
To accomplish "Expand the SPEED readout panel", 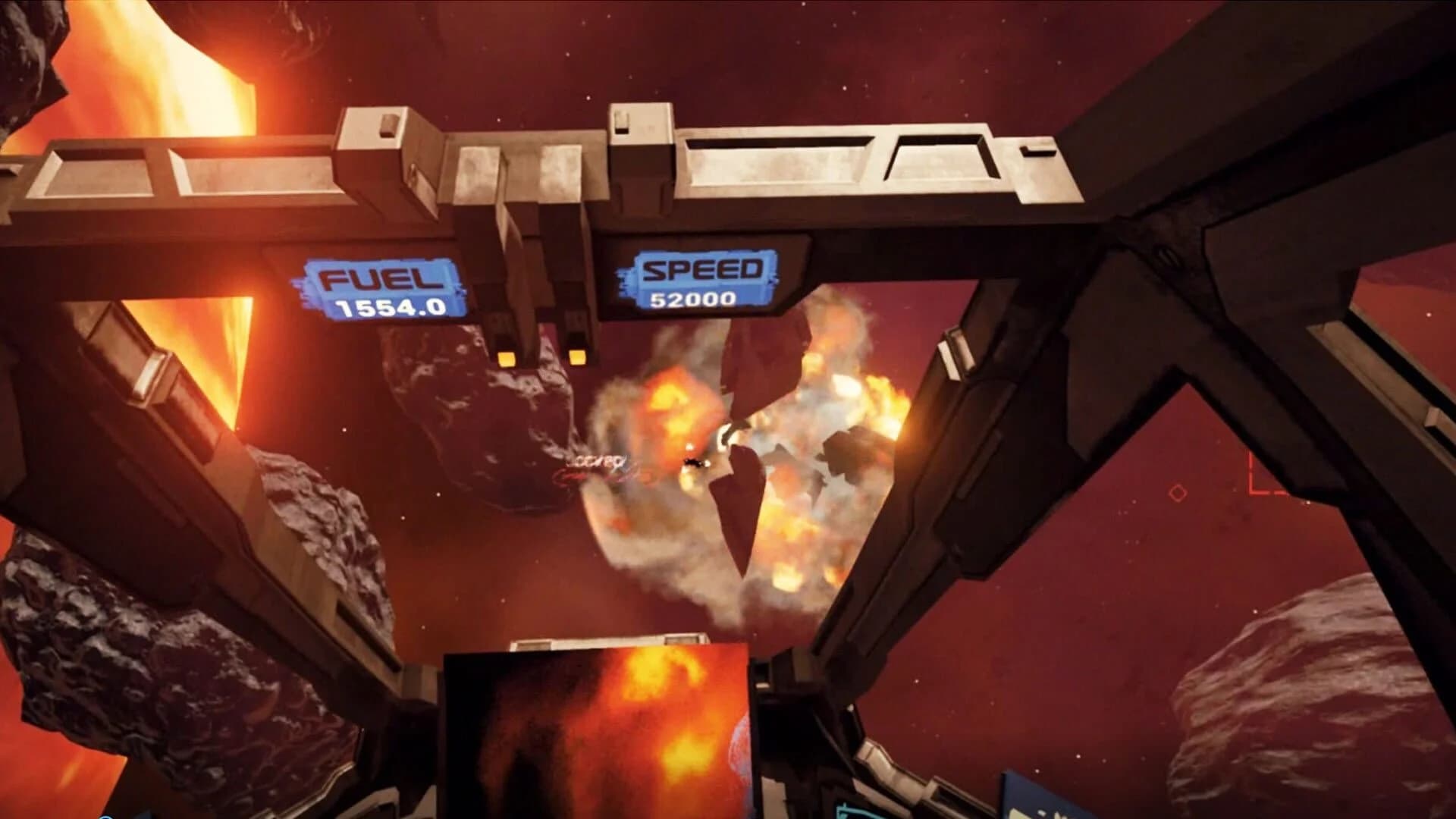I will click(x=699, y=282).
